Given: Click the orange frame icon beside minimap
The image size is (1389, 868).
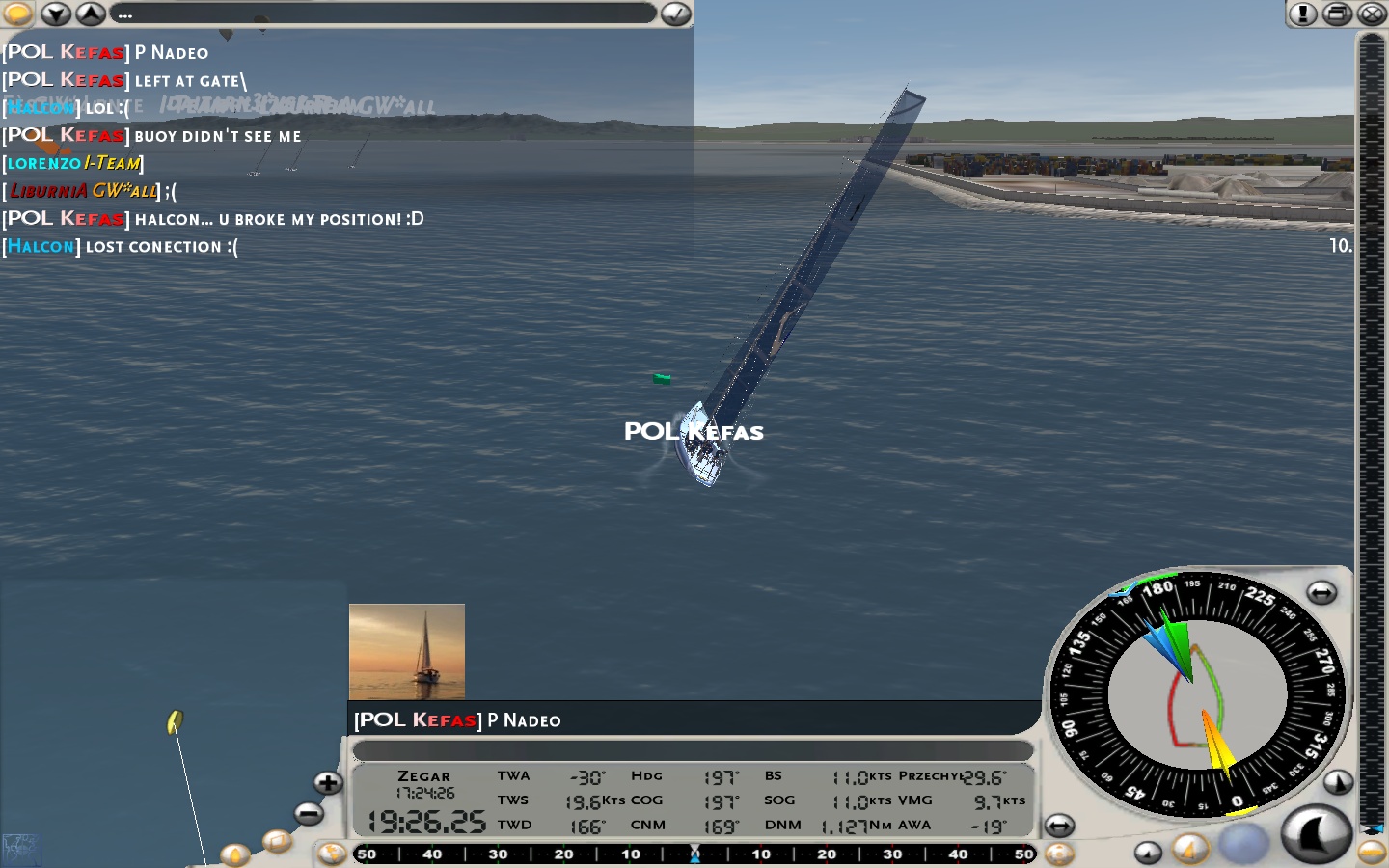Looking at the screenshot, I should [277, 842].
